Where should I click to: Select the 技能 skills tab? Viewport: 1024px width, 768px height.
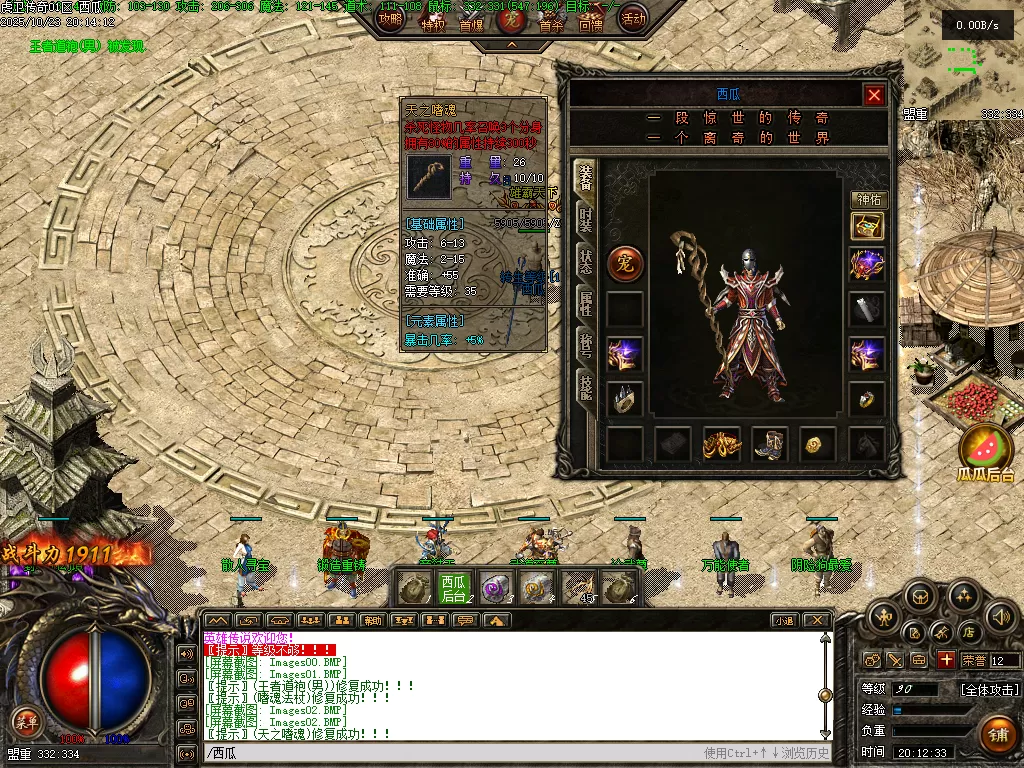585,385
